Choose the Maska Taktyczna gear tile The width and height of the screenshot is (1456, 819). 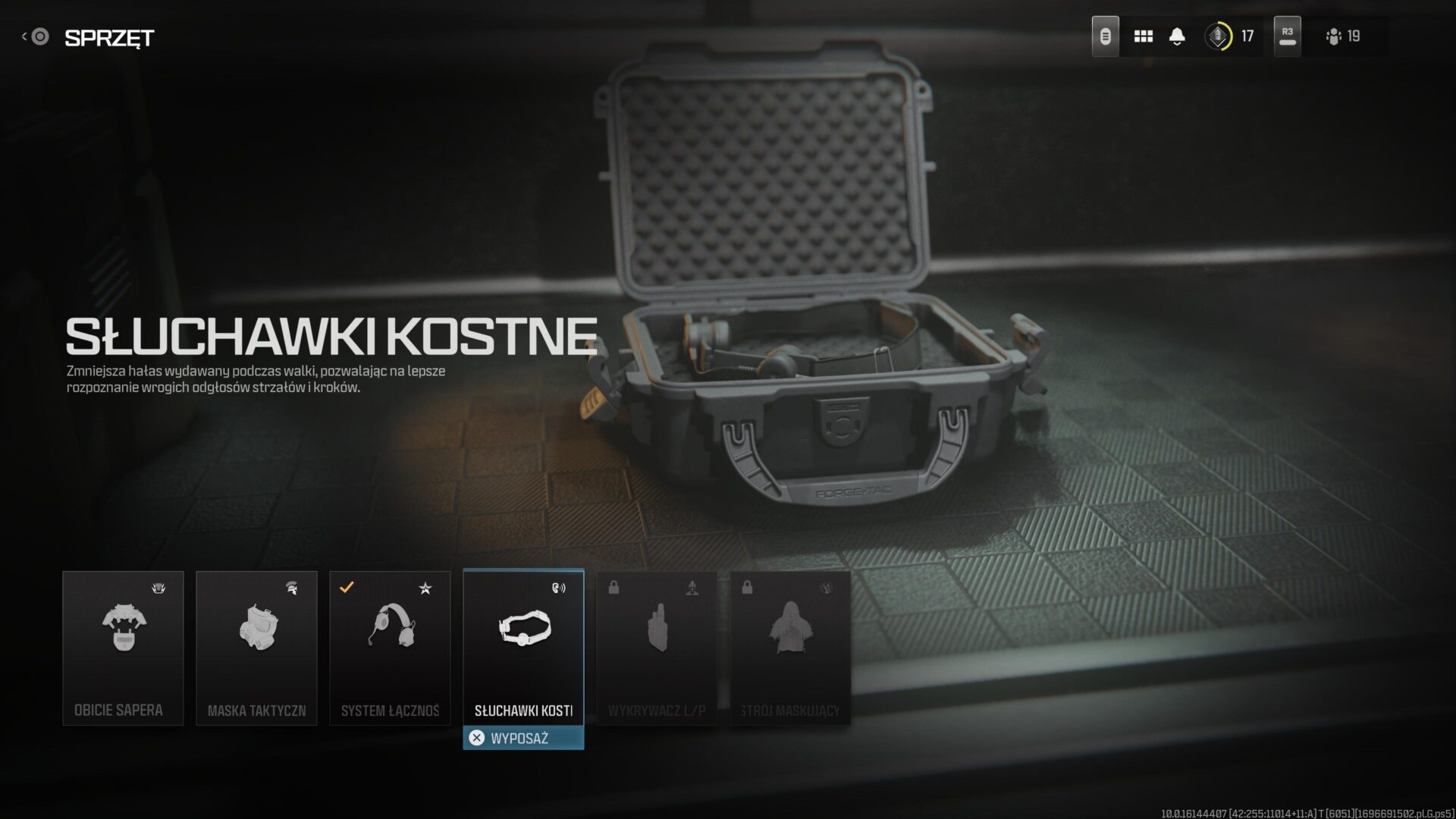point(256,648)
